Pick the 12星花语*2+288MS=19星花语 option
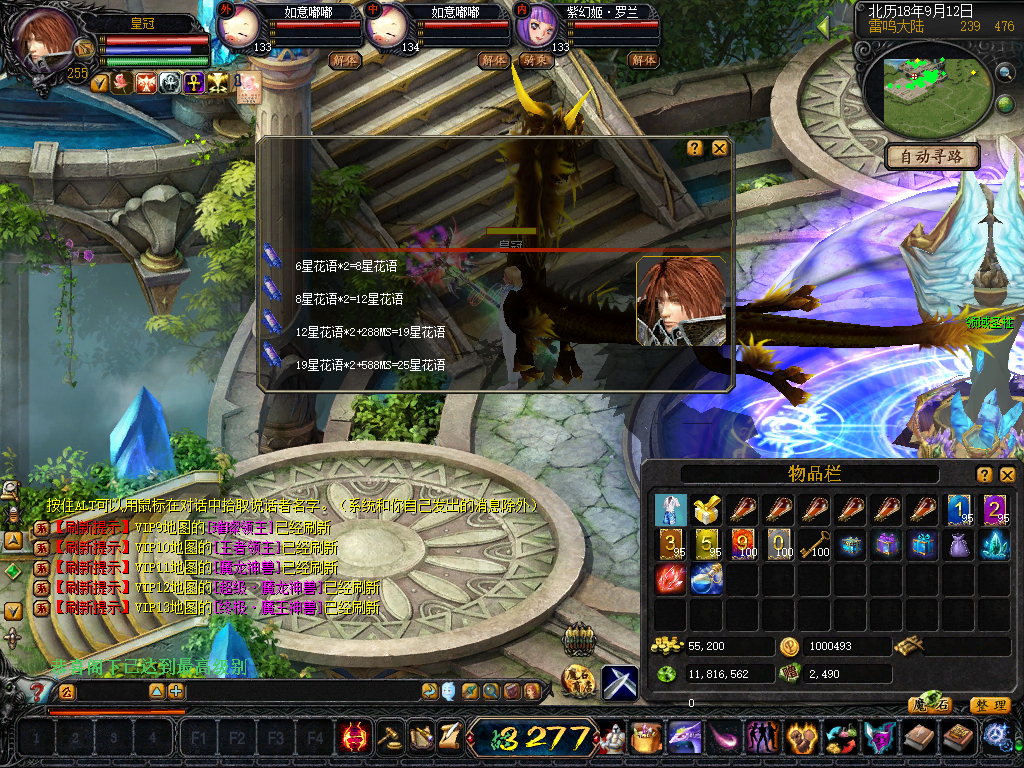1024x768 pixels. tap(369, 332)
